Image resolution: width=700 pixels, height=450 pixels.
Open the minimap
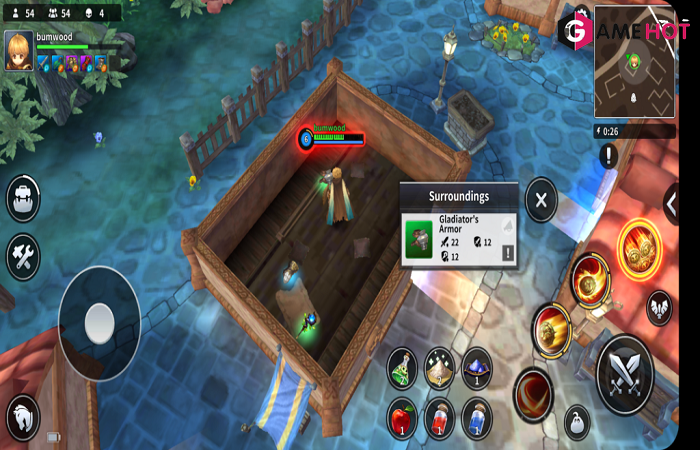[x=634, y=62]
